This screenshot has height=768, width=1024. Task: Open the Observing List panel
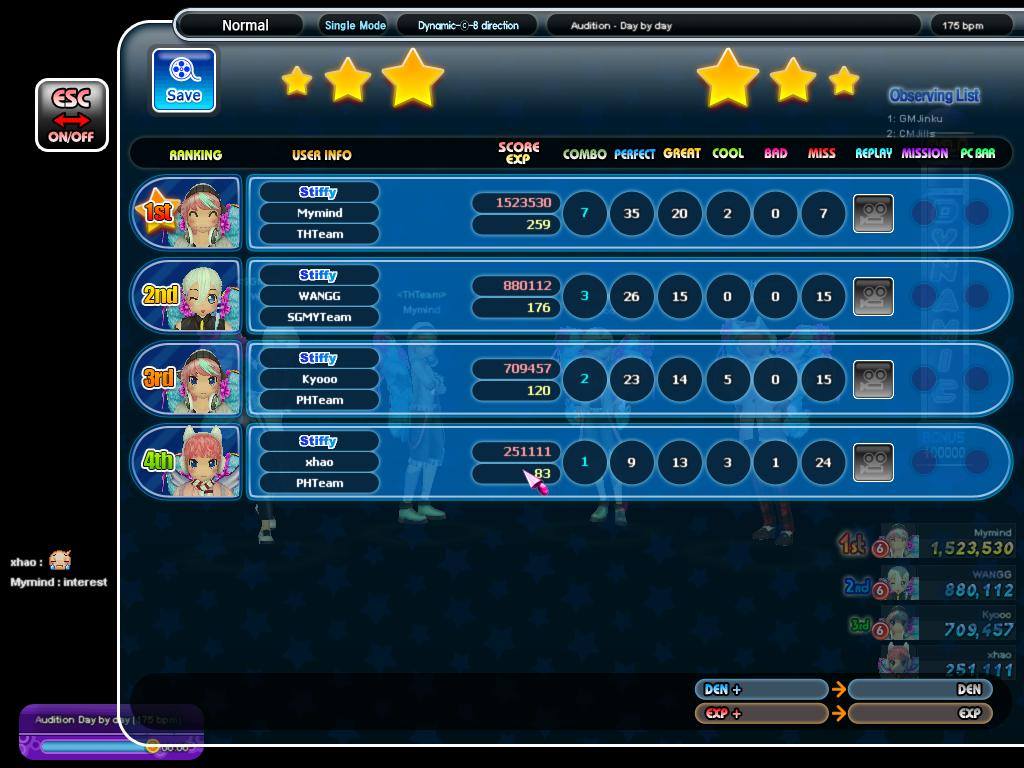coord(934,96)
